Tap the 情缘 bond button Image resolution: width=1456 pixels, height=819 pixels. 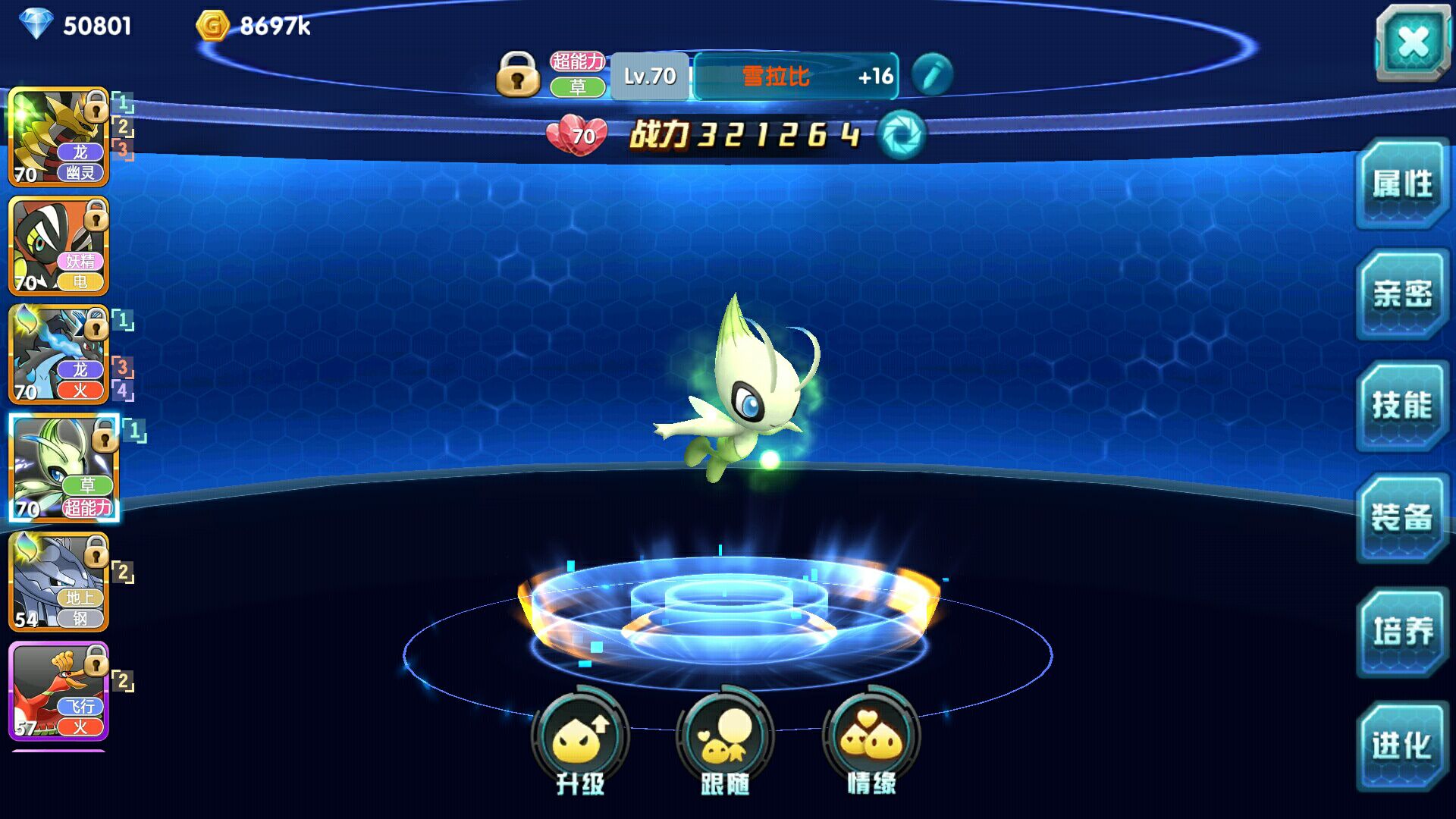click(871, 739)
